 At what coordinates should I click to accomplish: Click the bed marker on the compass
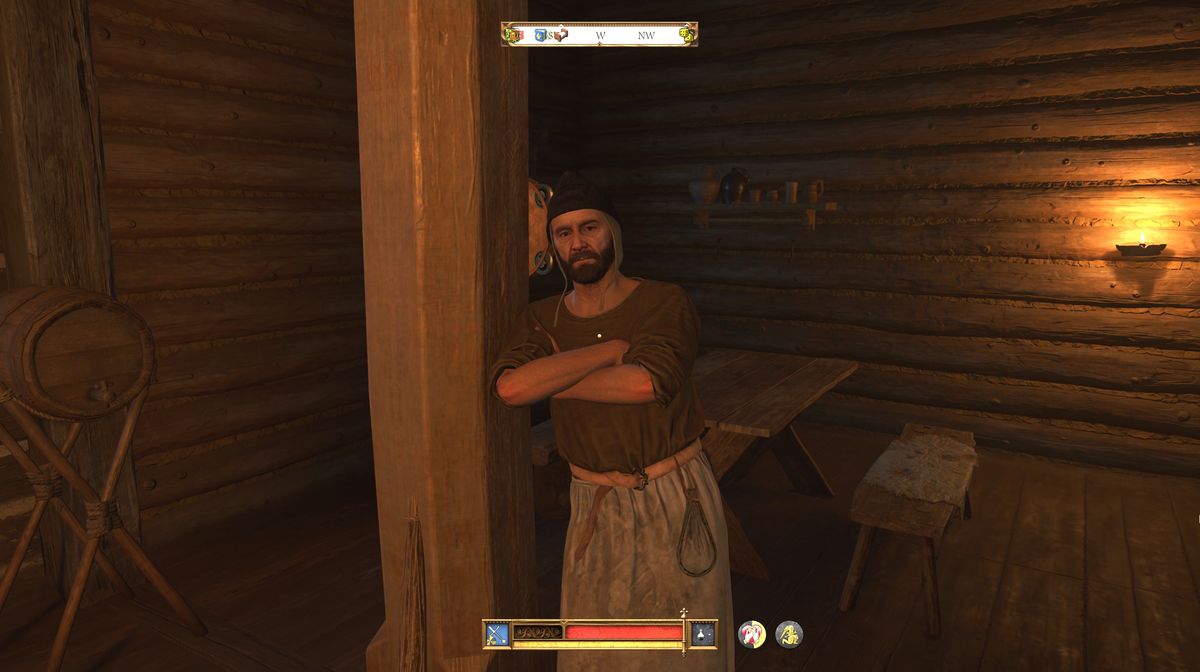[x=561, y=35]
